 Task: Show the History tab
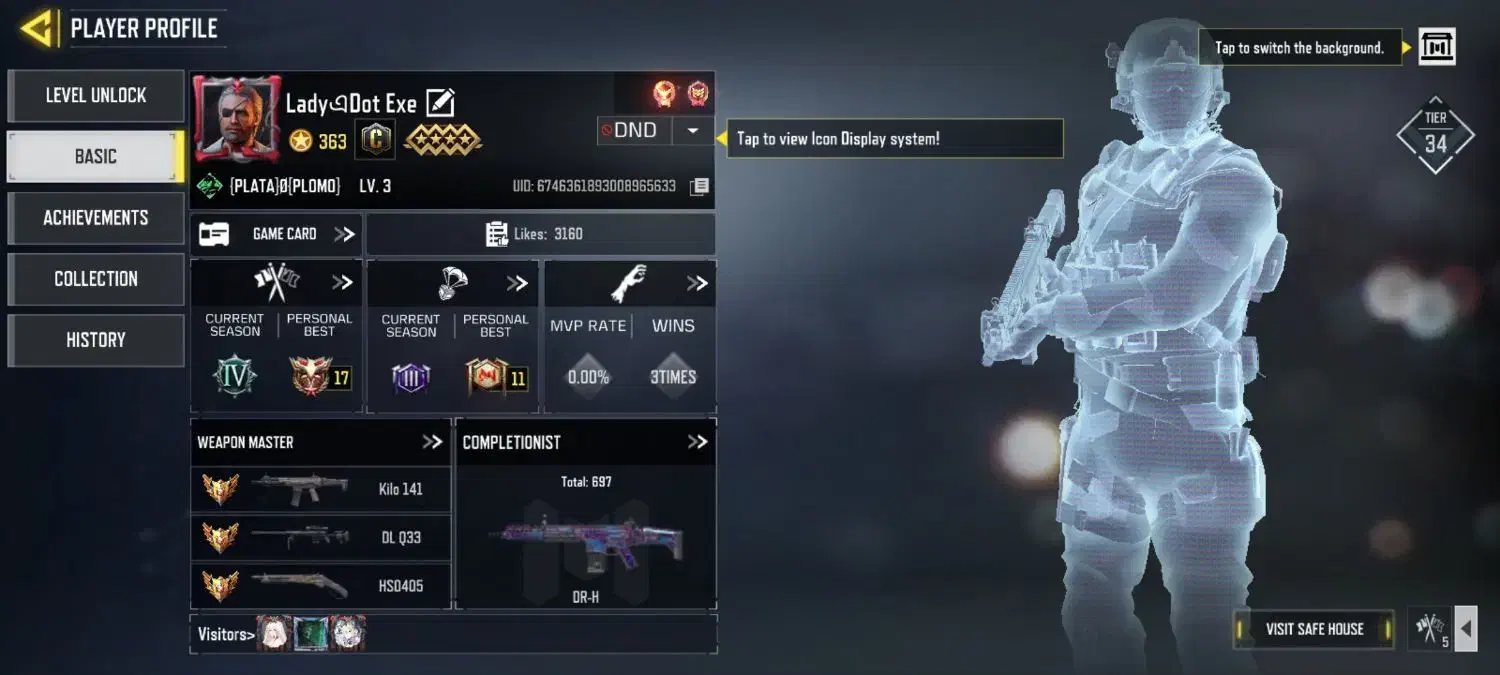96,340
